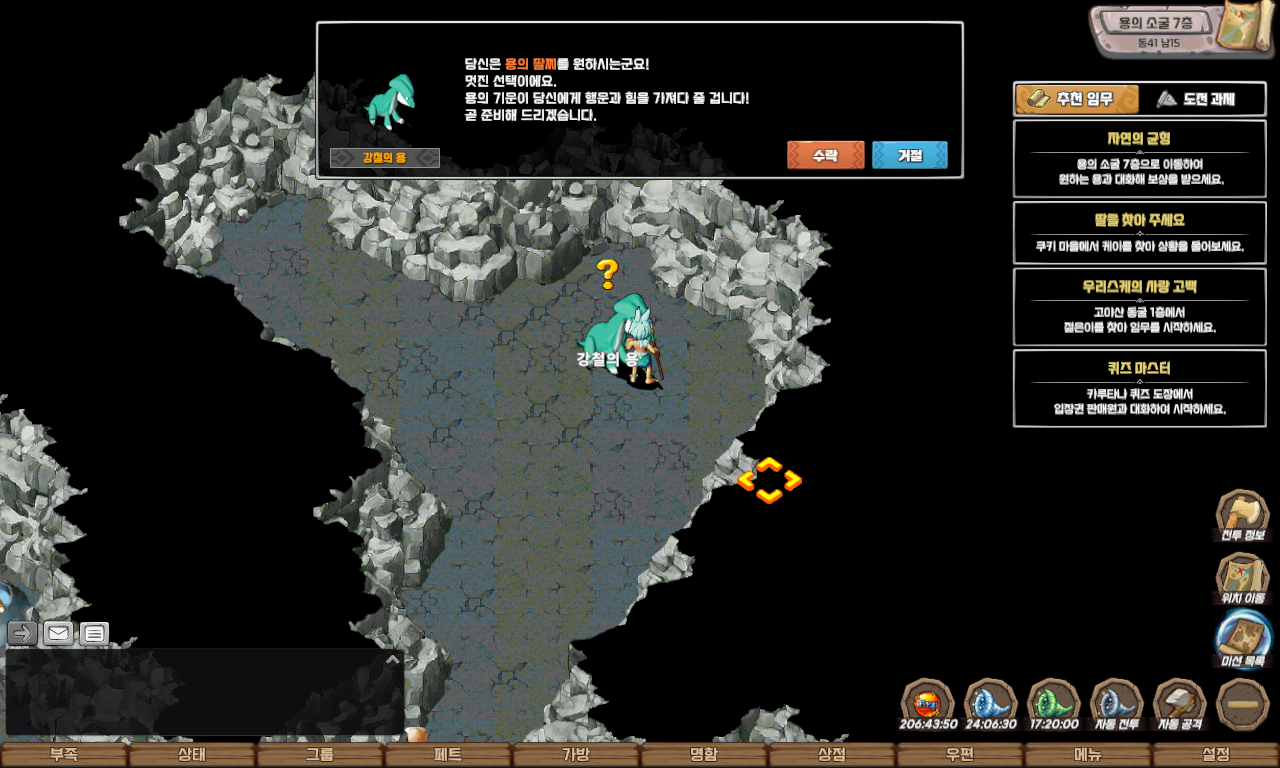Toggle 자동 전투 auto battle
This screenshot has width=1280, height=768.
[1117, 703]
